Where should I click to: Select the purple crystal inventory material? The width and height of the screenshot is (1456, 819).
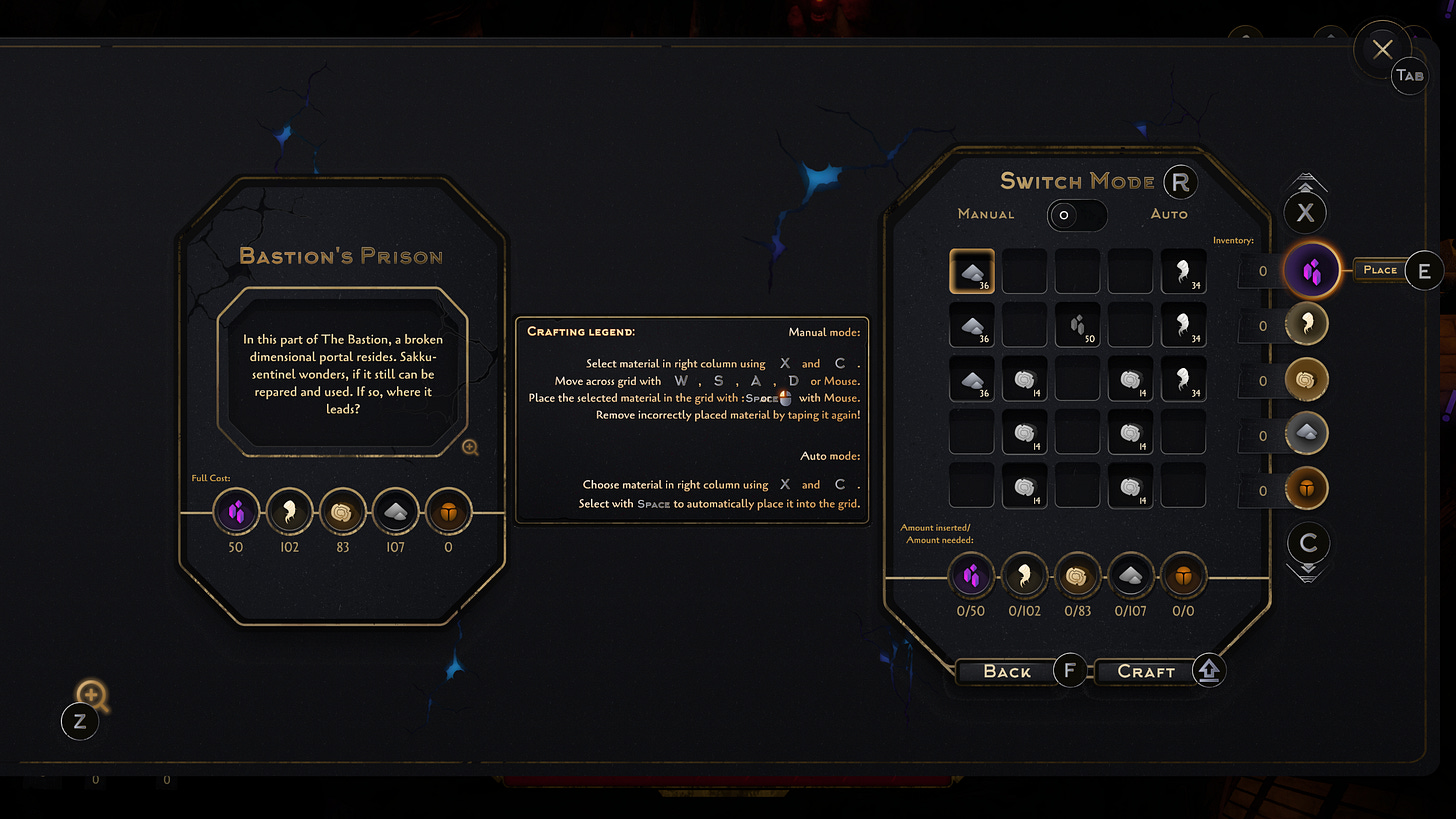tap(1311, 270)
